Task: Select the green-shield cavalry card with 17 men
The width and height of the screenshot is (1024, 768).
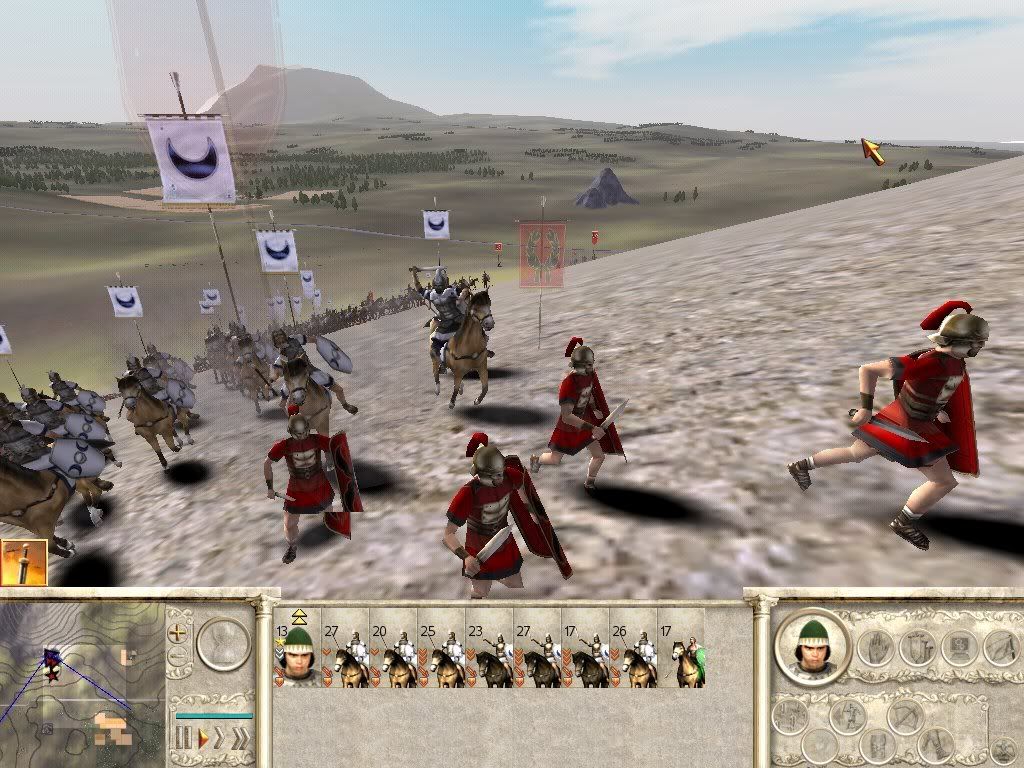Action: click(x=681, y=654)
